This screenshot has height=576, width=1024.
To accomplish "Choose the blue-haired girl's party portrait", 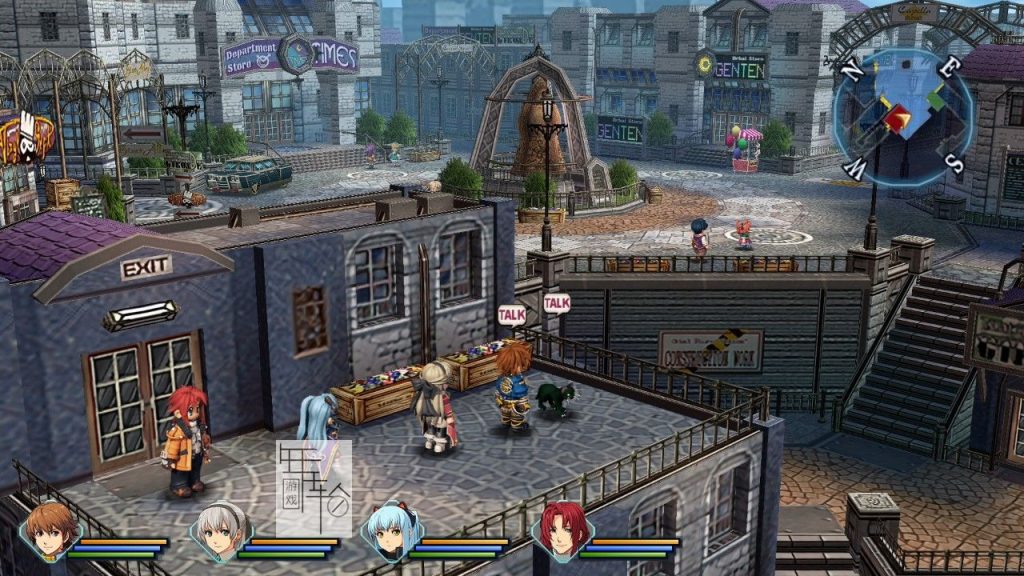I will coord(390,531).
